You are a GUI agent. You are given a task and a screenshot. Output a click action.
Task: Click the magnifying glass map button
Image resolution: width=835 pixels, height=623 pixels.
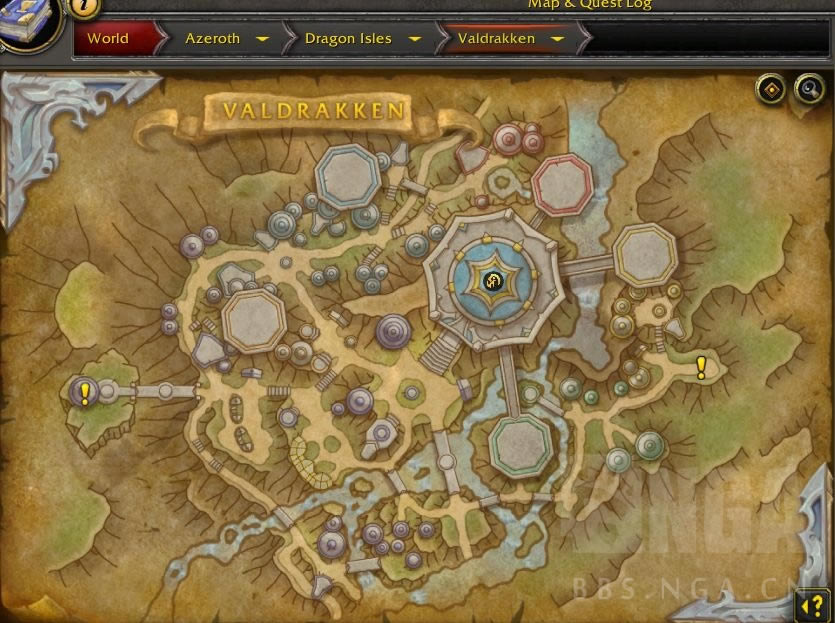pyautogui.click(x=807, y=89)
